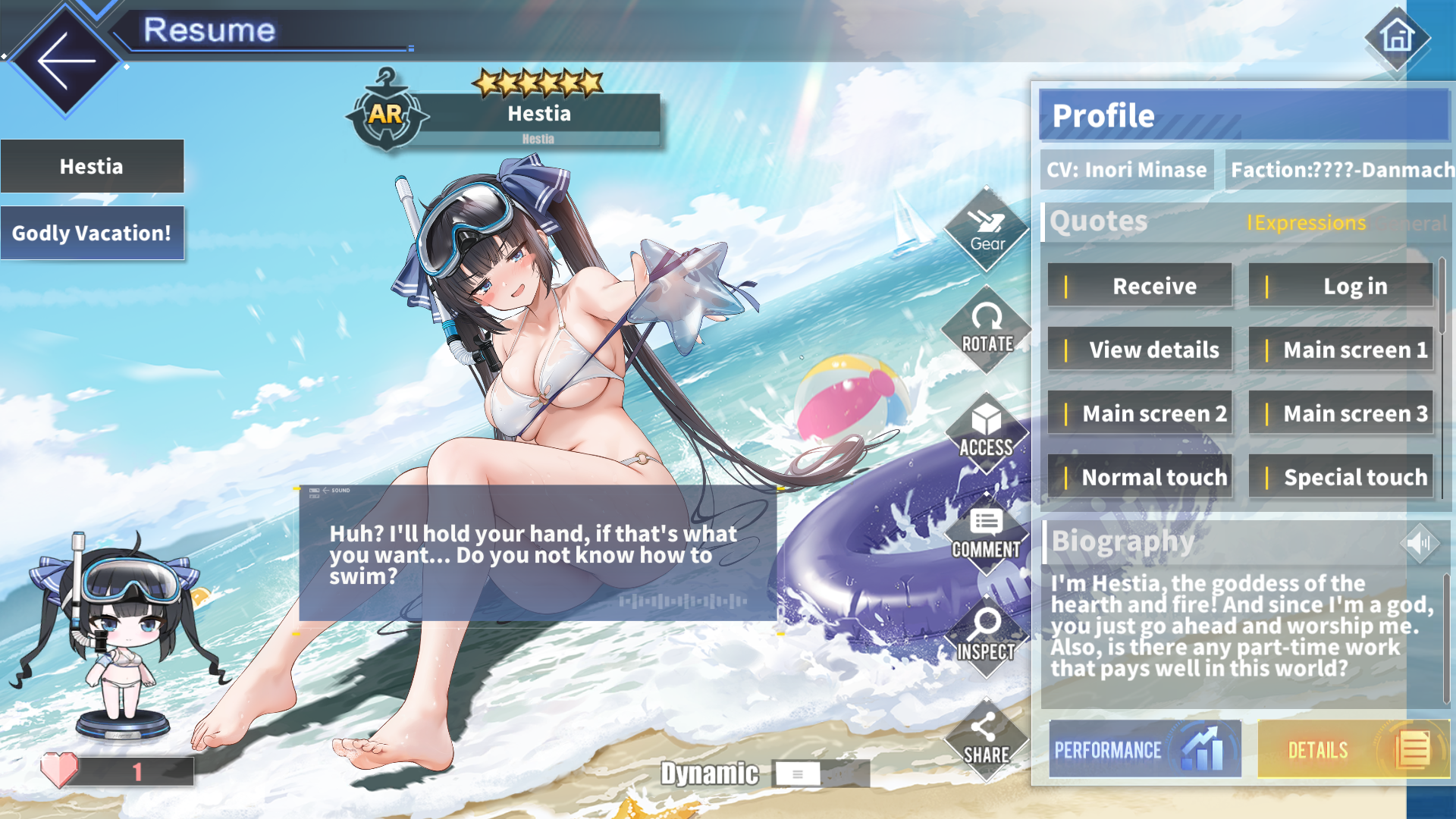Play the View details quote
1456x819 pixels.
point(1140,350)
